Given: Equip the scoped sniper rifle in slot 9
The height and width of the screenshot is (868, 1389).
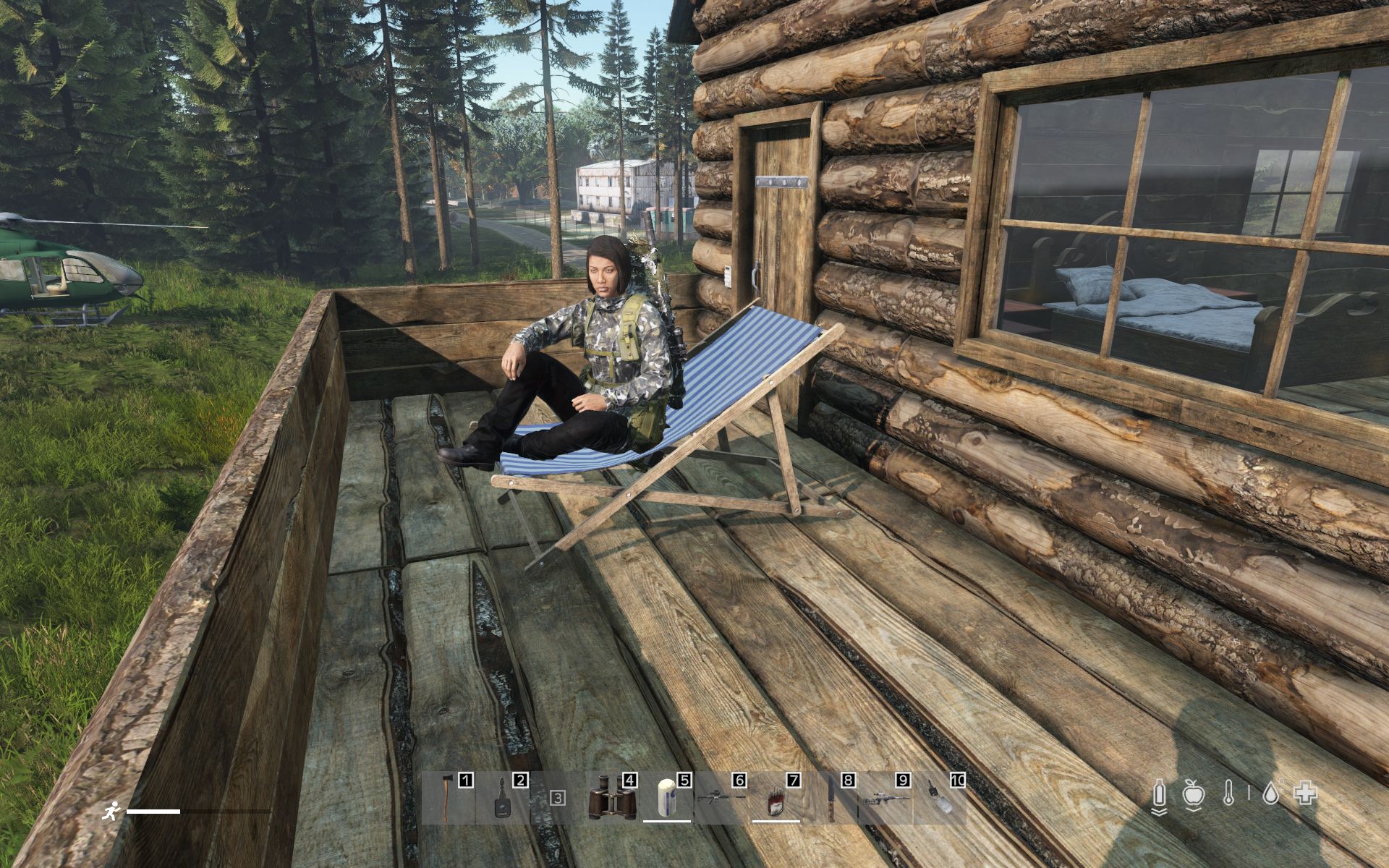Looking at the screenshot, I should (884, 799).
